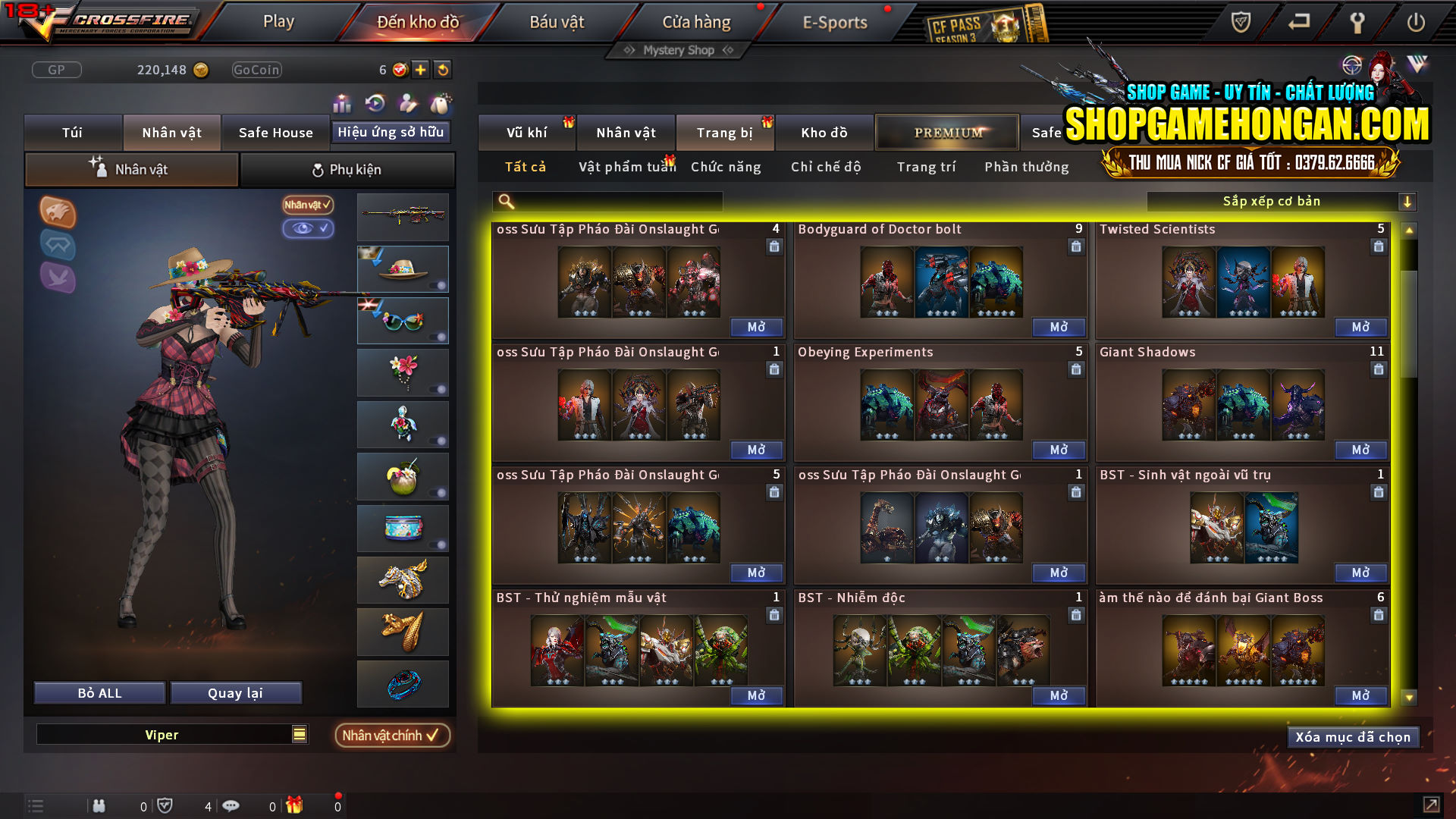
Task: Toggle the eye visibility icon under Nhân vật badge
Action: [309, 229]
